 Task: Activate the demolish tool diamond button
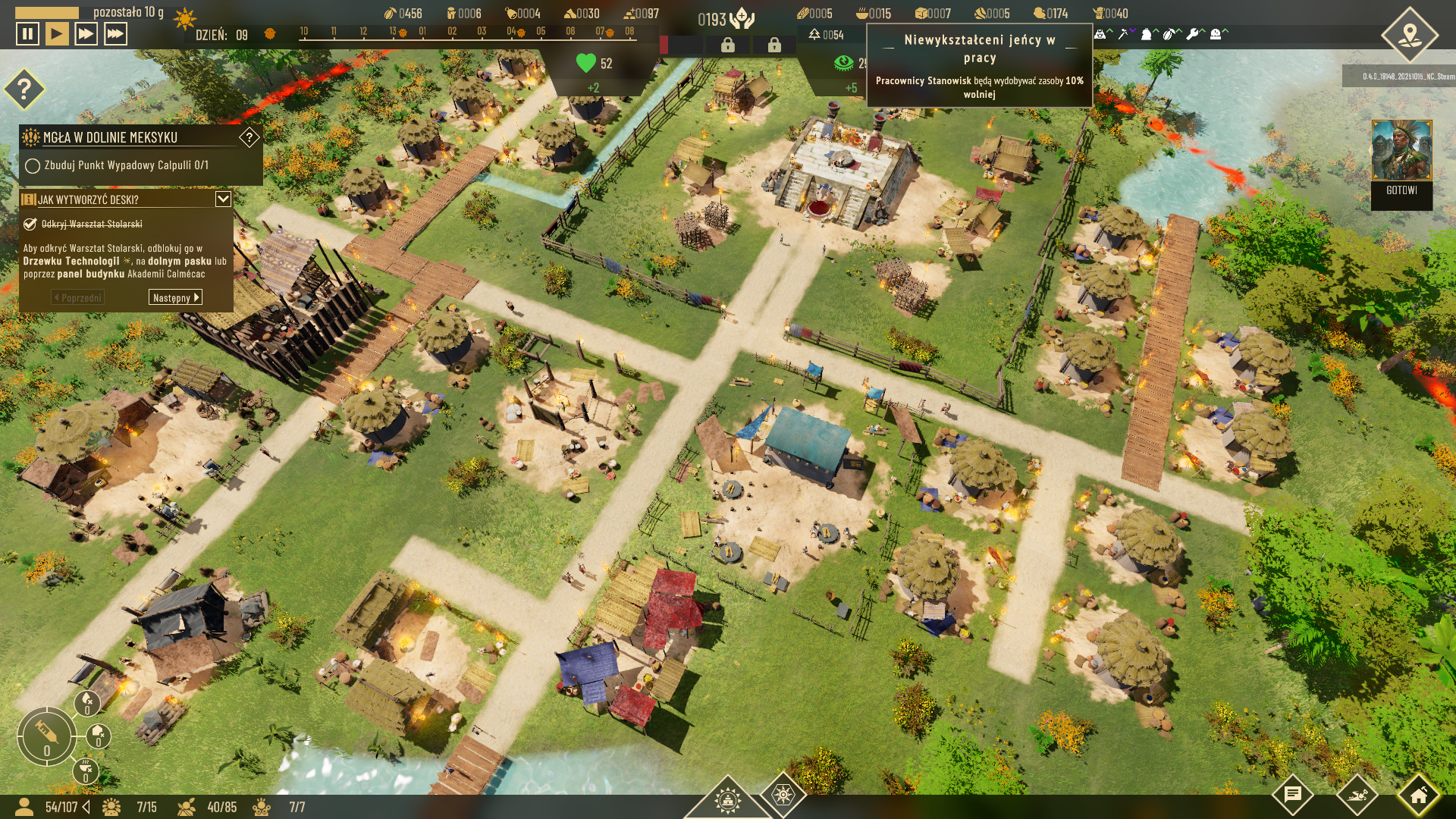point(1356,795)
